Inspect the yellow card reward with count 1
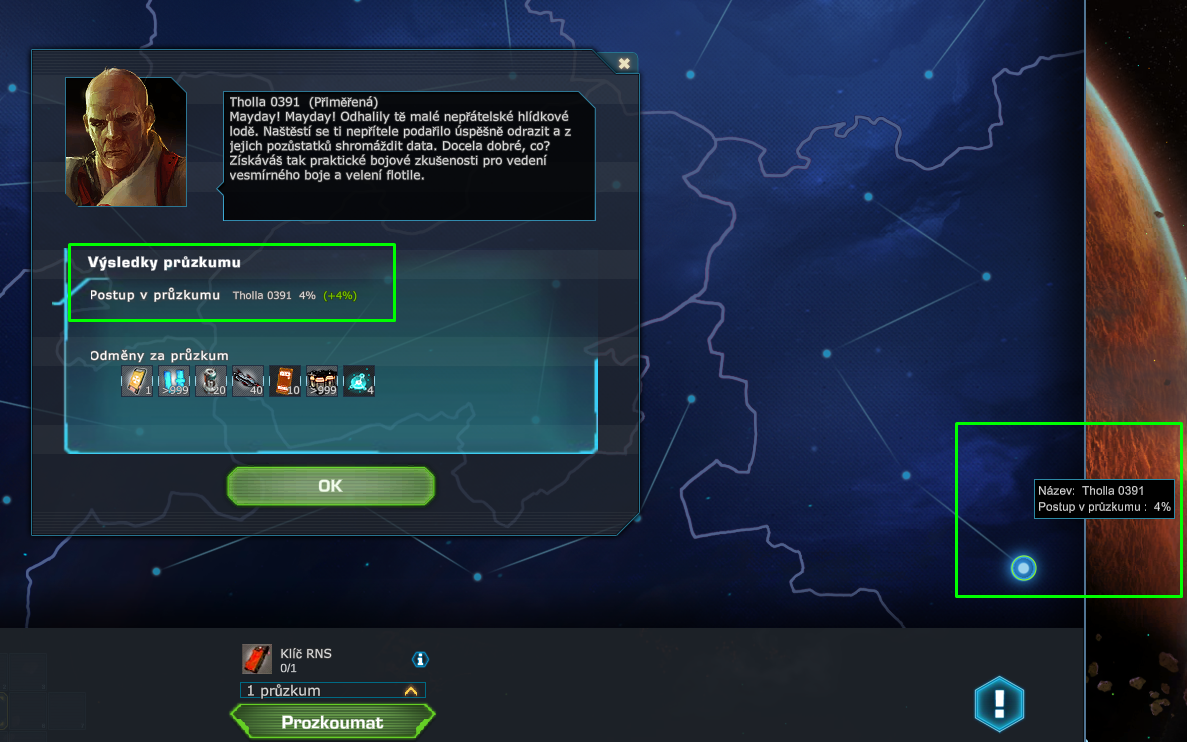Image resolution: width=1187 pixels, height=742 pixels. point(137,381)
